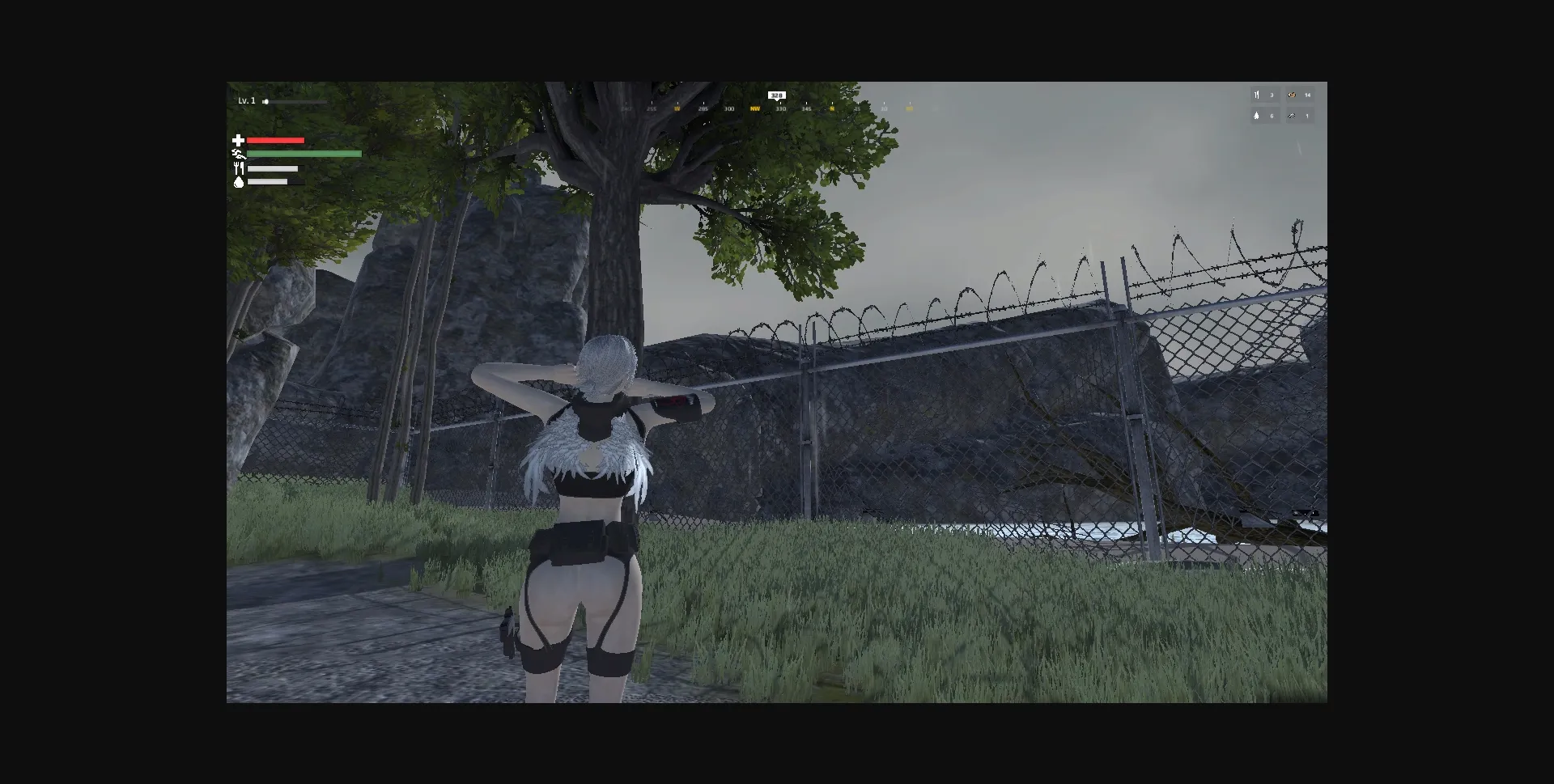Viewport: 1554px width, 784px height.
Task: Select the quick-slot item with quantity 3
Action: coord(1263,95)
